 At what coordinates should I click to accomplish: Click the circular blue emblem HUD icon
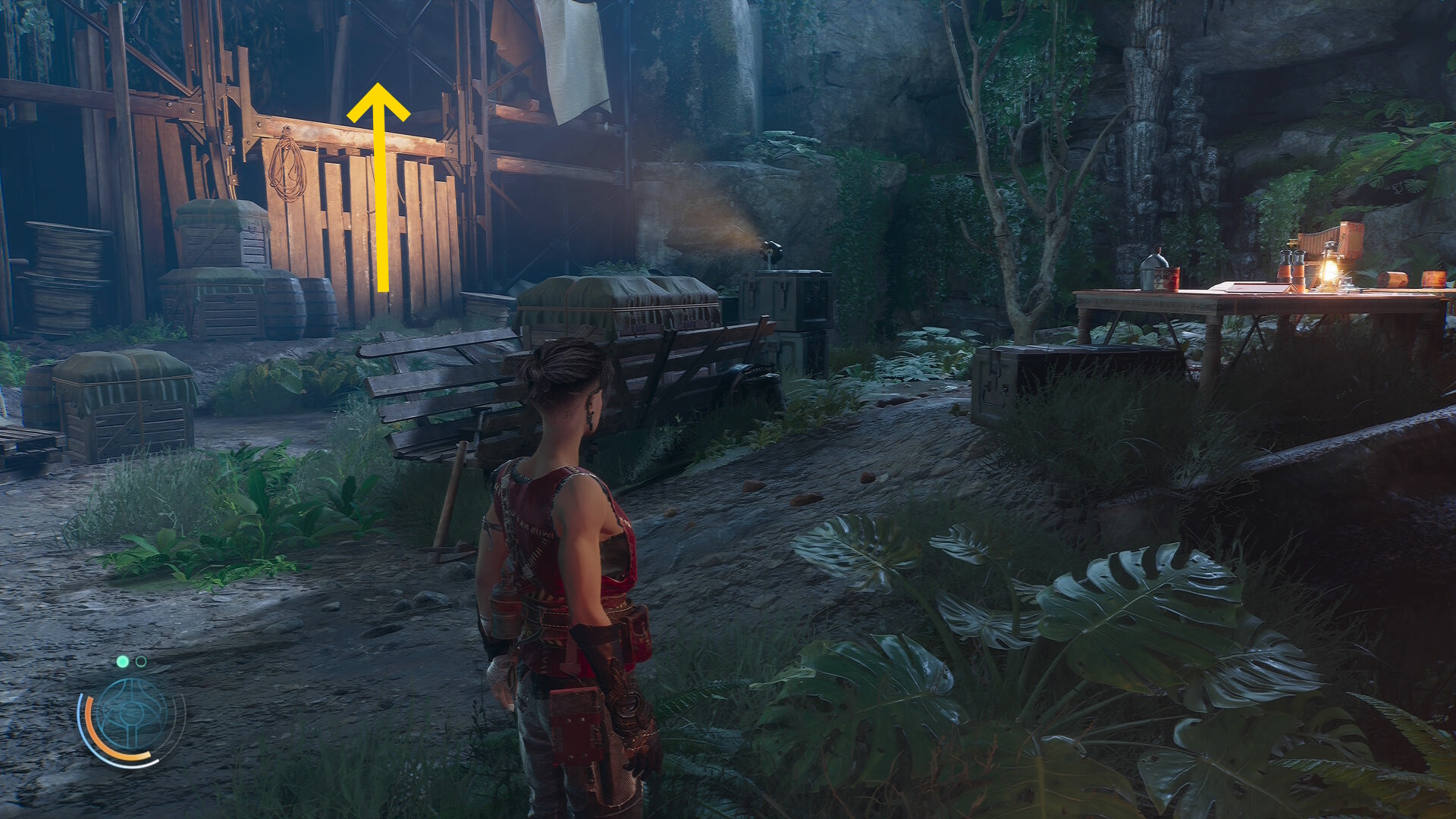(x=131, y=714)
